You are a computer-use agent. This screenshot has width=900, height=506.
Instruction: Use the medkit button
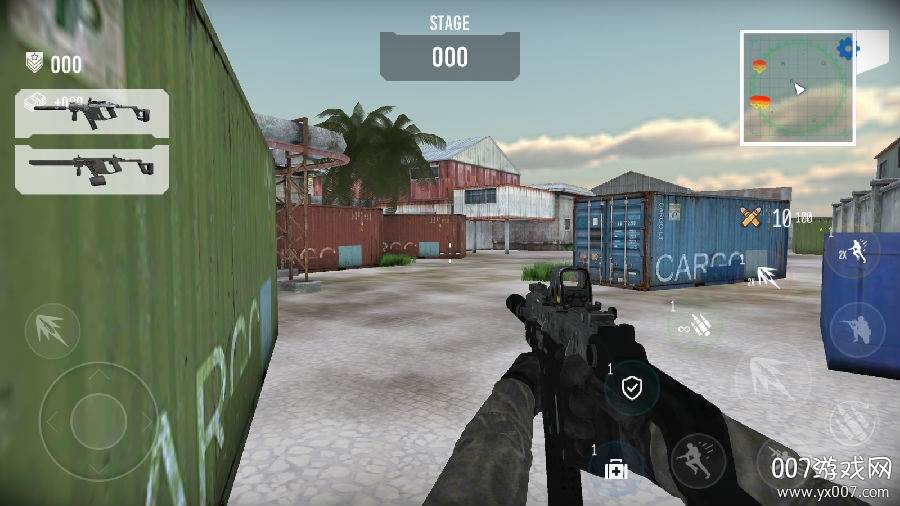point(616,468)
